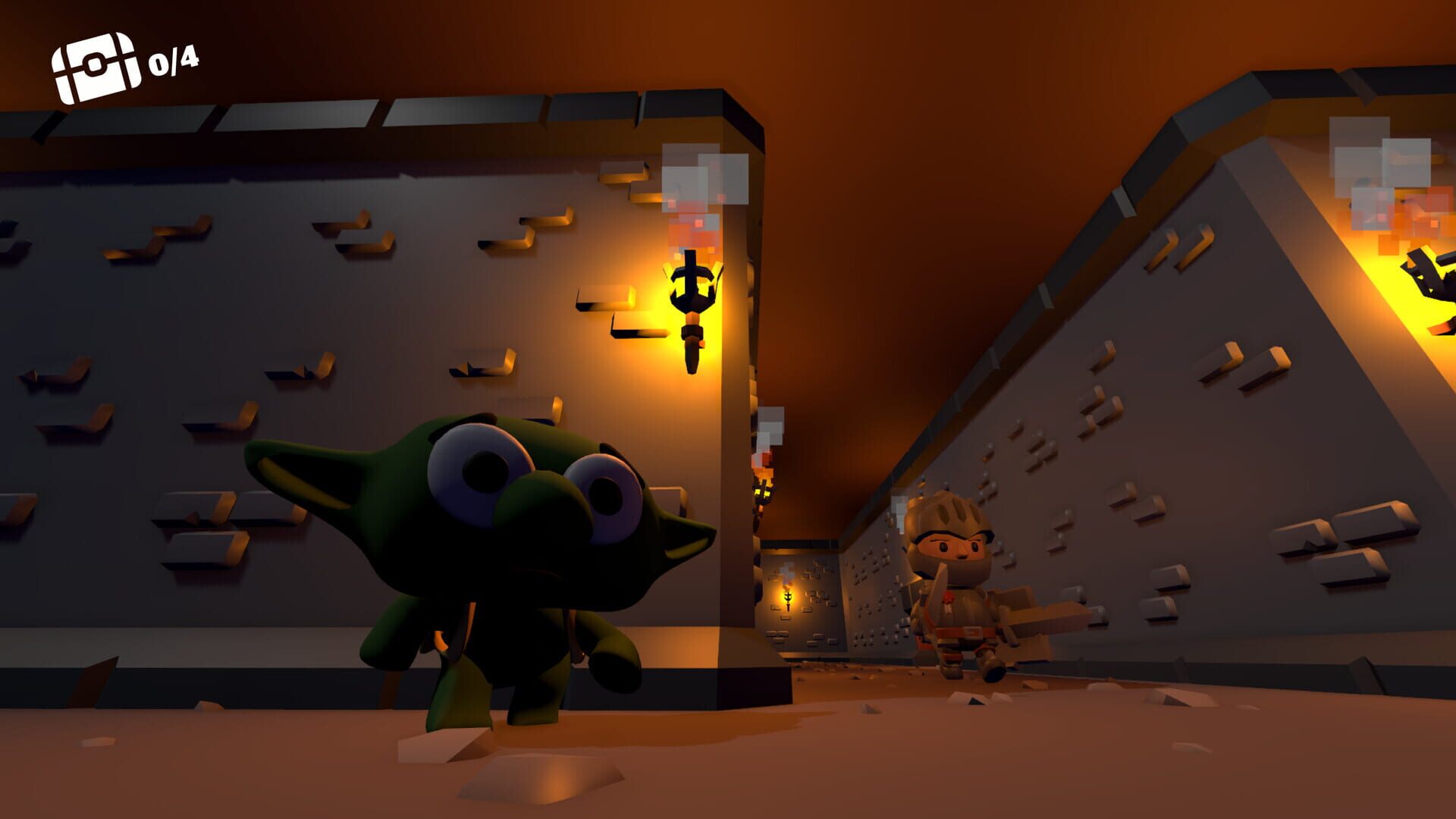Click the treasure chest HUD icon
The image size is (1456, 819).
click(x=96, y=61)
